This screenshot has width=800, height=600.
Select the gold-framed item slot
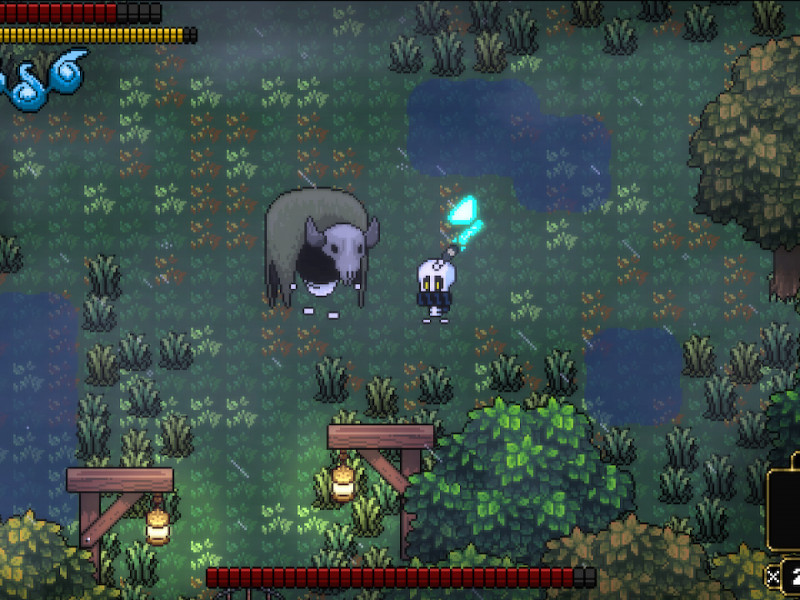[x=784, y=509]
